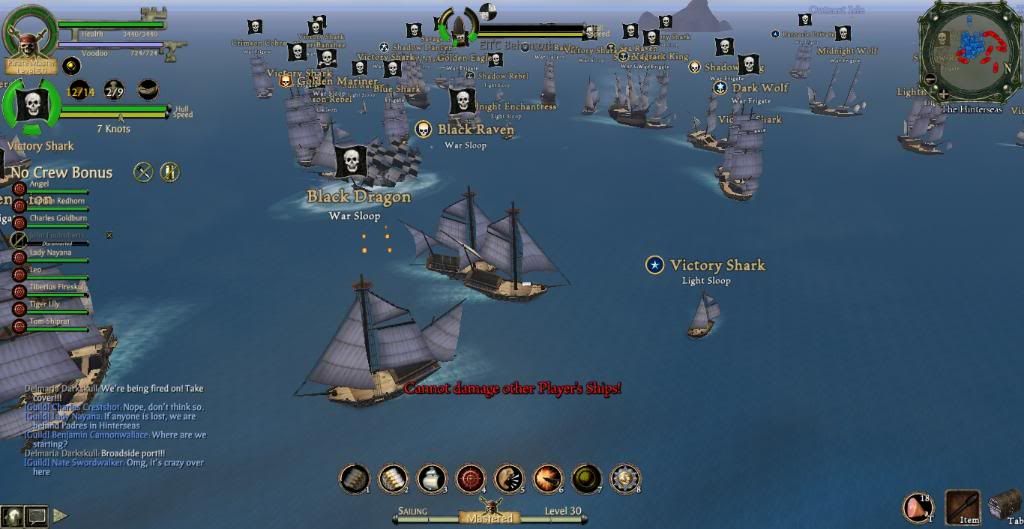Click the crossed swords crew icon
This screenshot has width=1024, height=529.
click(143, 172)
